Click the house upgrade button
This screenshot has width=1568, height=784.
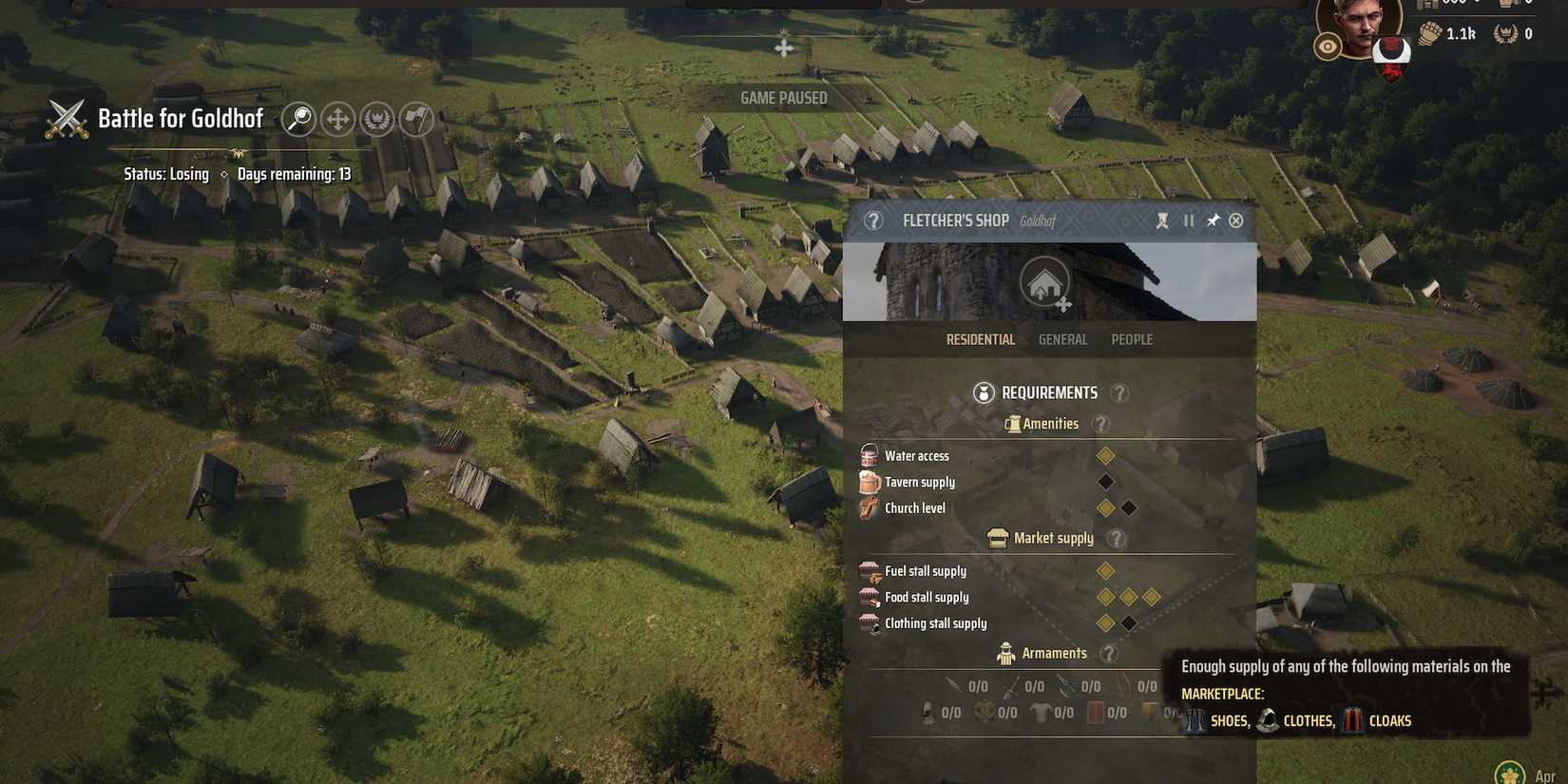click(1045, 282)
